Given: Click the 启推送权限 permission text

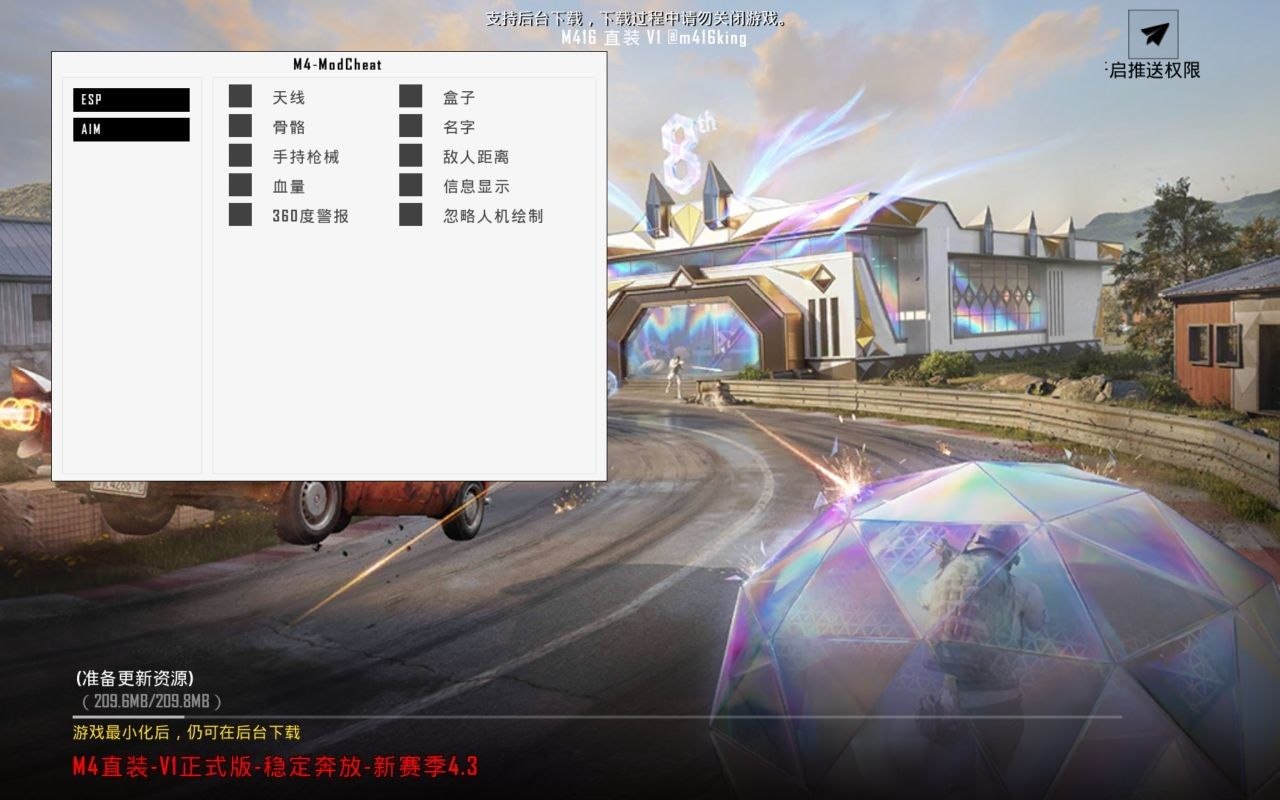Looking at the screenshot, I should coord(1152,72).
